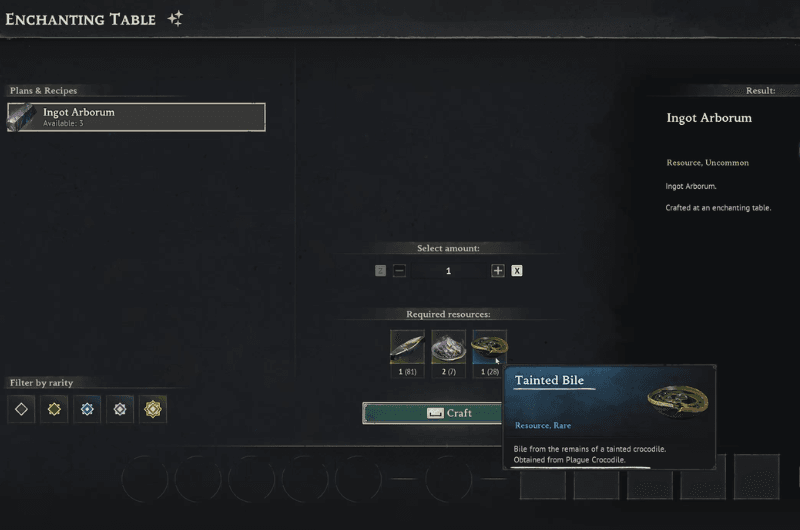Screen dimensions: 800x530
Task: Toggle the pale violet epic rarity filter
Action: click(x=120, y=409)
